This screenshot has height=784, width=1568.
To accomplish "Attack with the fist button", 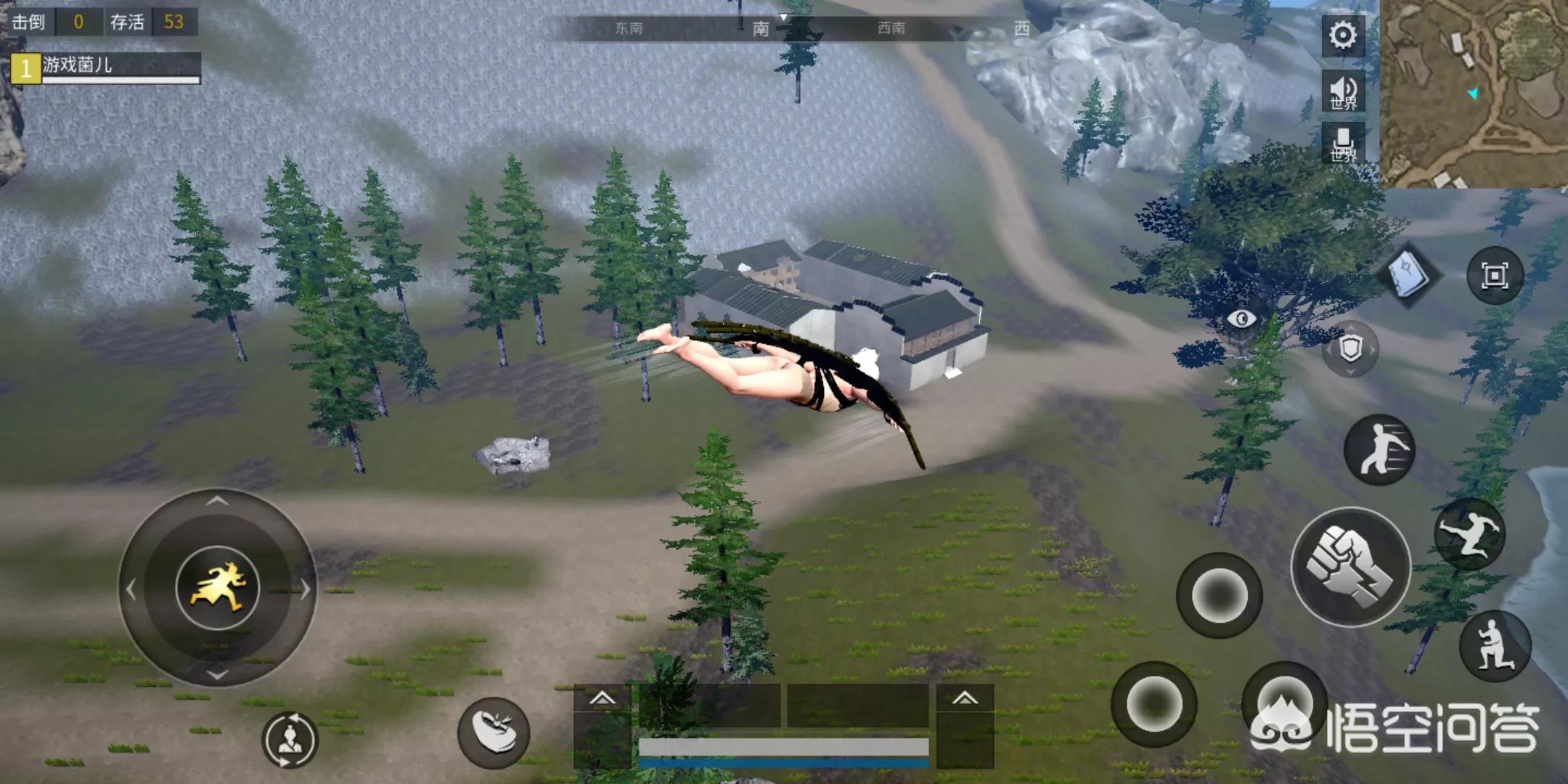I will [1350, 568].
